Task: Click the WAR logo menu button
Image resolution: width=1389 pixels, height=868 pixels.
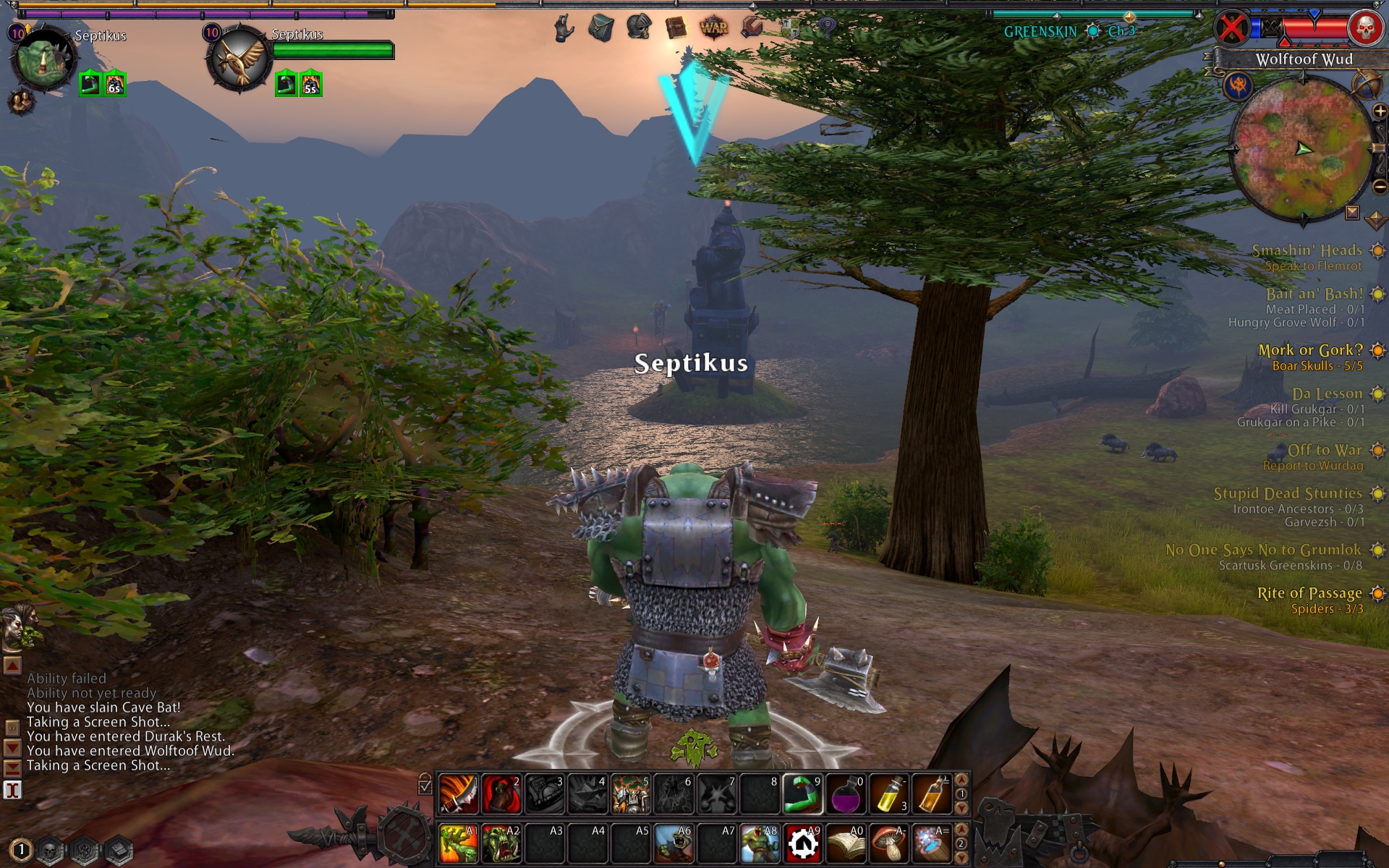Action: coord(713,27)
